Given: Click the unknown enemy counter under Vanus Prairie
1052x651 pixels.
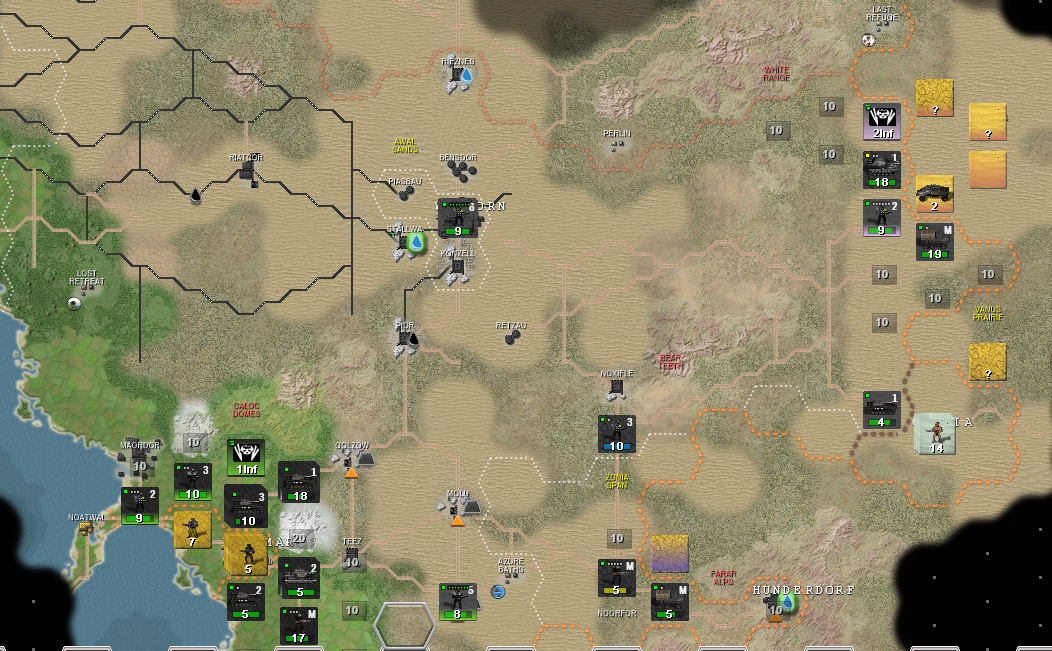Looking at the screenshot, I should [x=987, y=362].
